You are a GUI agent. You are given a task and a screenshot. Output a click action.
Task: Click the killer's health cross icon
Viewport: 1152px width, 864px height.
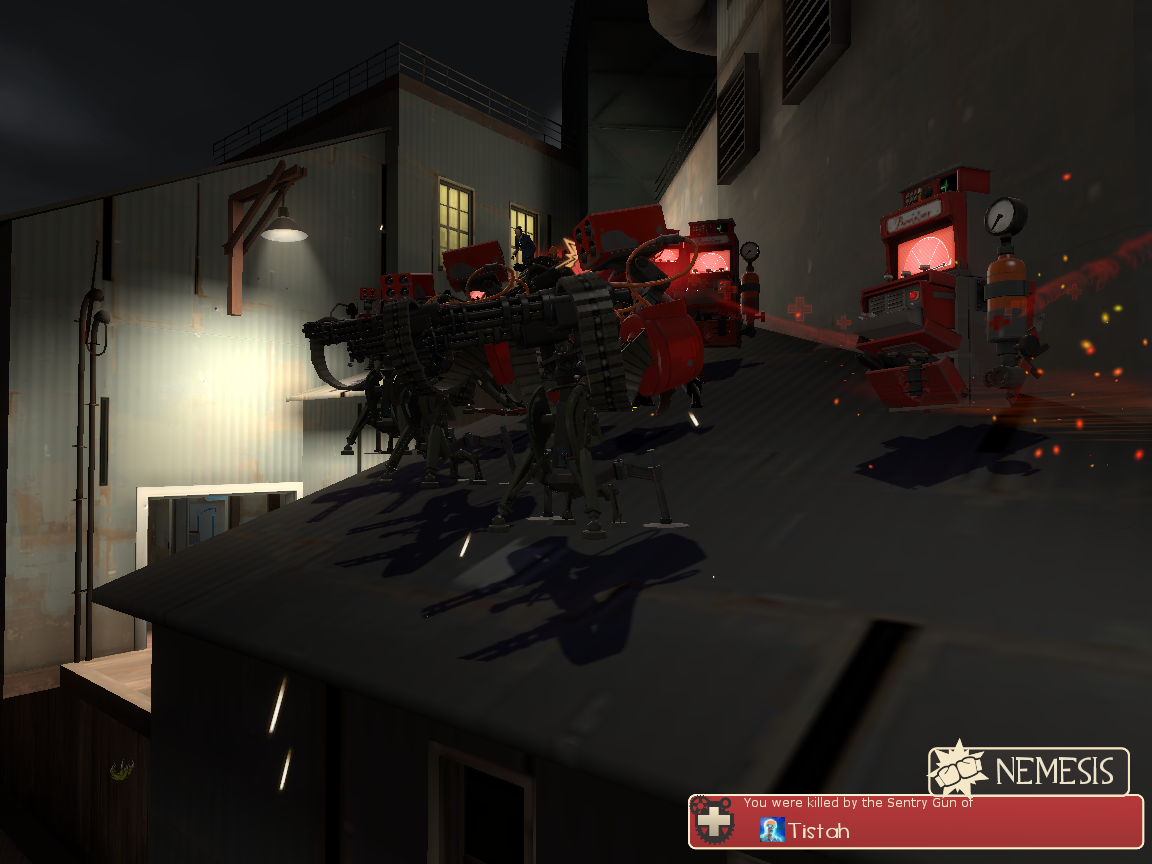tap(713, 823)
